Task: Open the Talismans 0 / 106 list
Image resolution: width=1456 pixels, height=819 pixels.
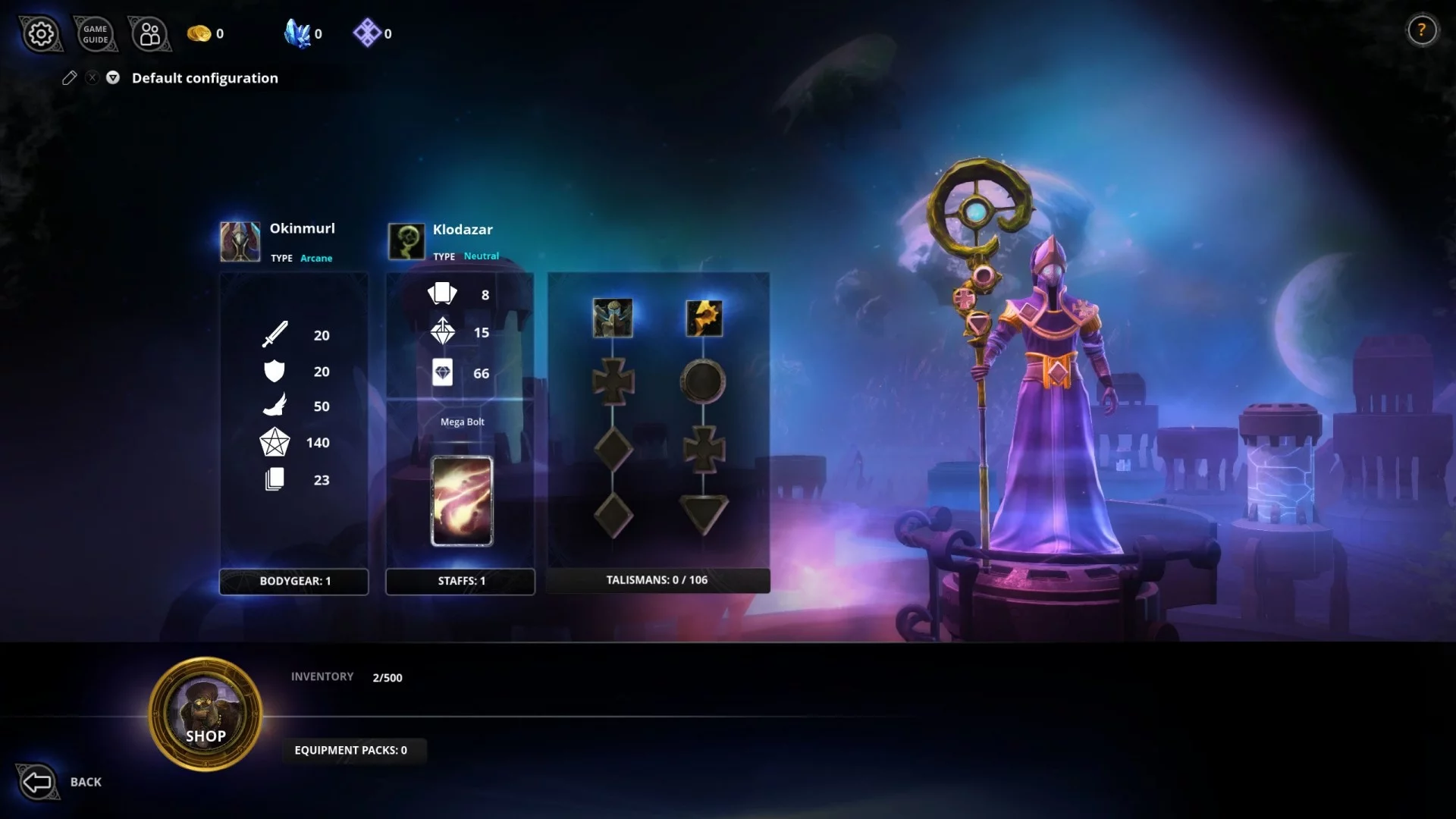Action: (x=657, y=580)
